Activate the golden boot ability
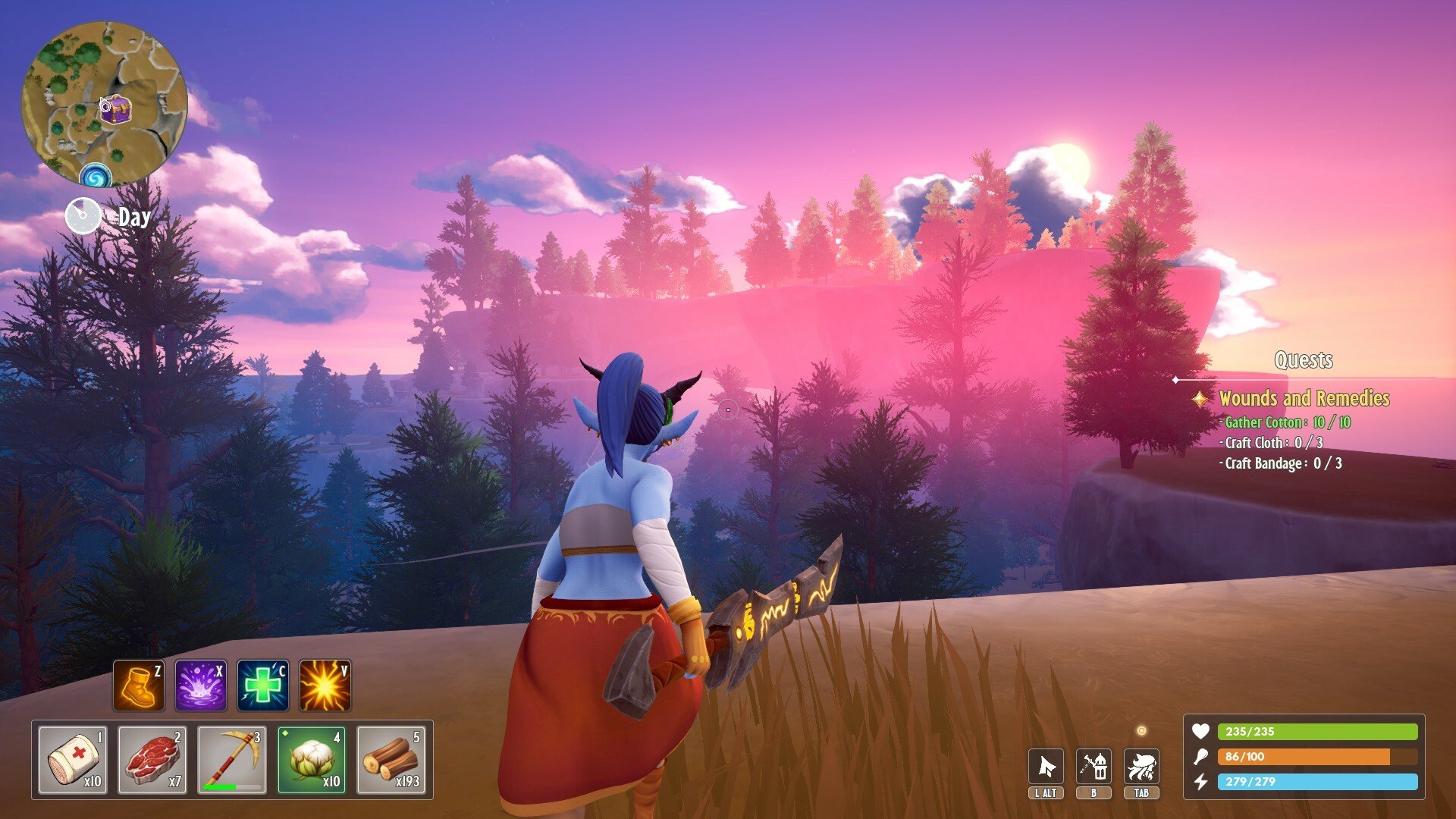This screenshot has height=819, width=1456. pos(139,686)
